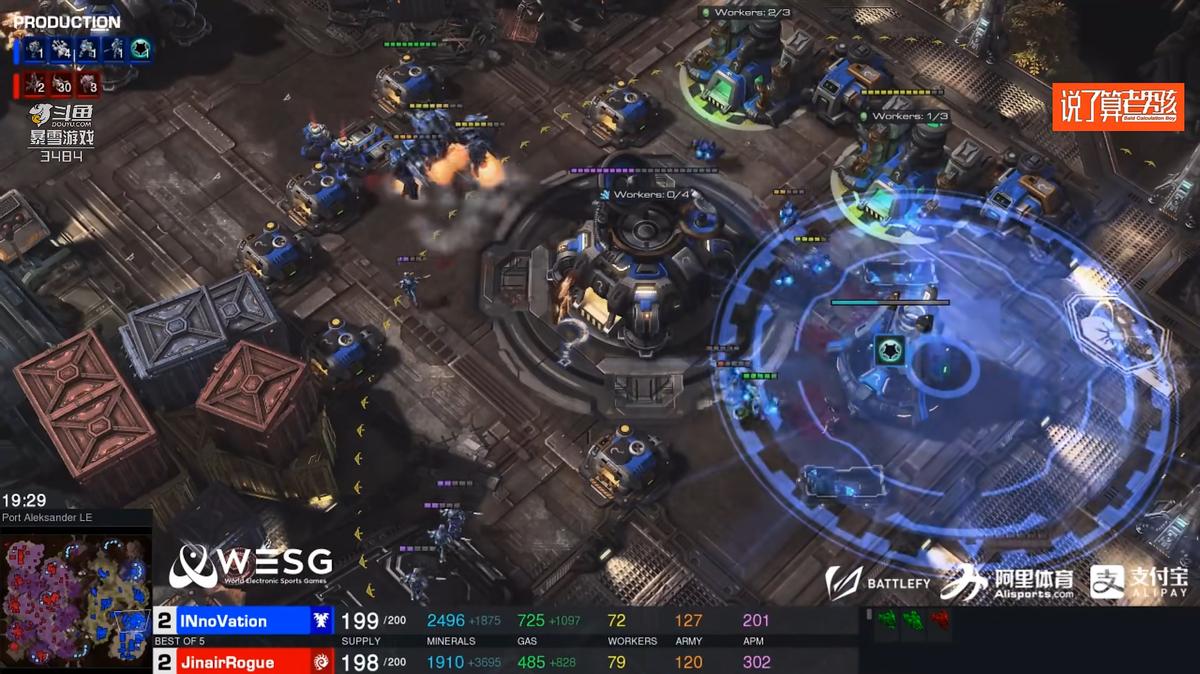Select the red unit wireframe in selection panel
Image resolution: width=1200 pixels, height=674 pixels.
[x=938, y=621]
